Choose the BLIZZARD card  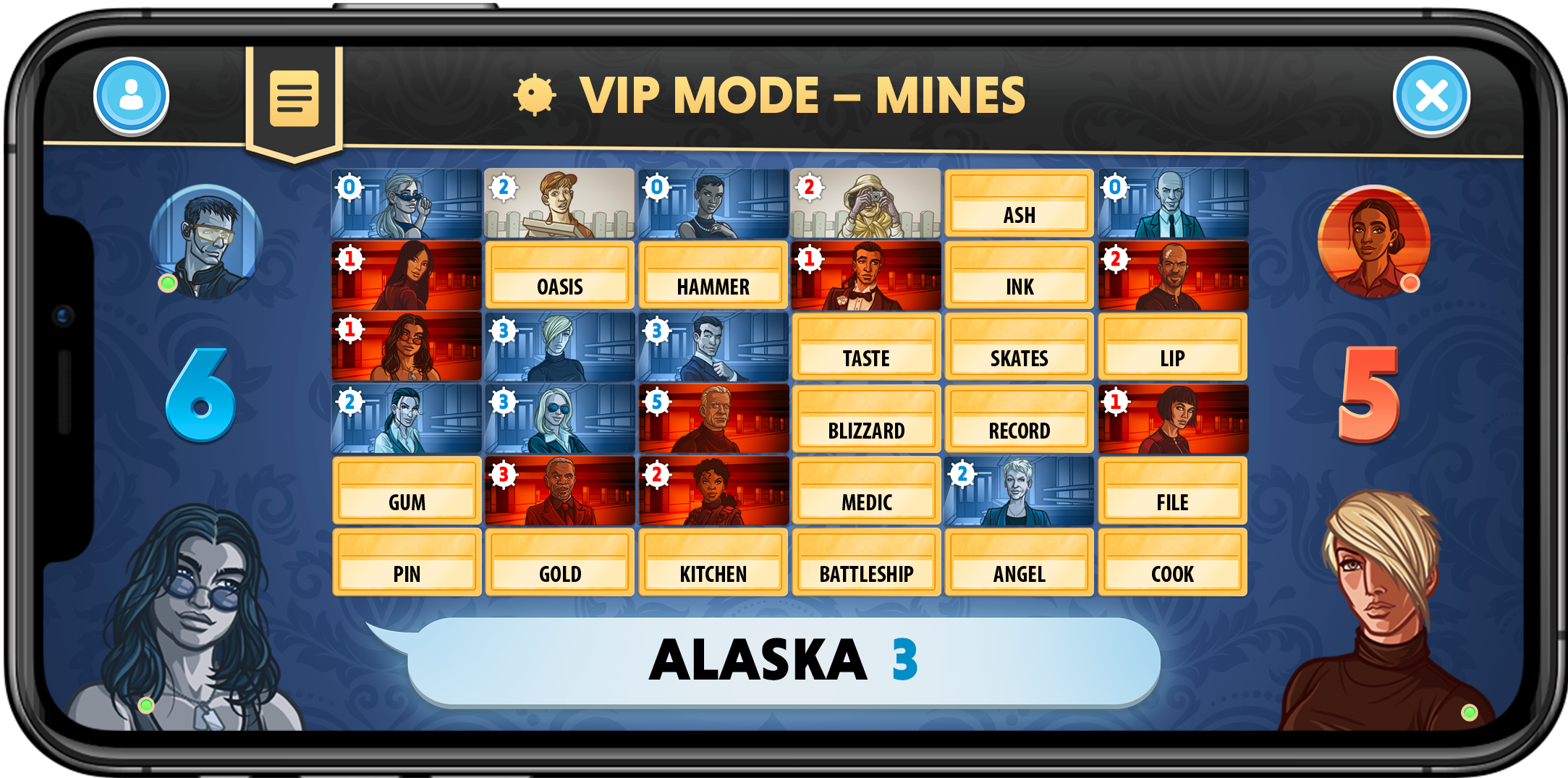866,418
